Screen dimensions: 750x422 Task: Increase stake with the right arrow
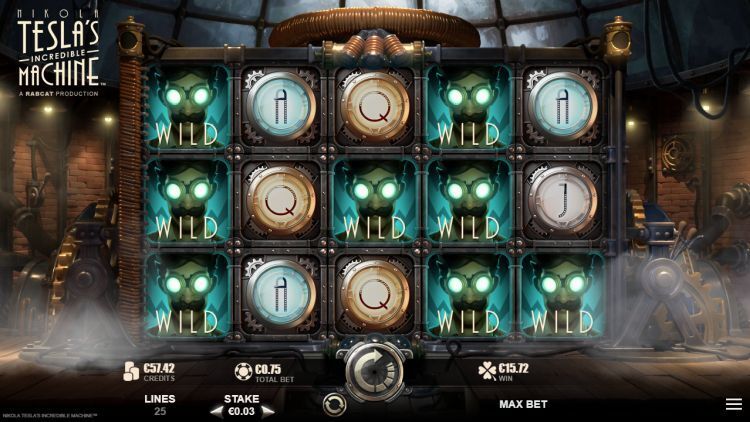click(x=267, y=411)
